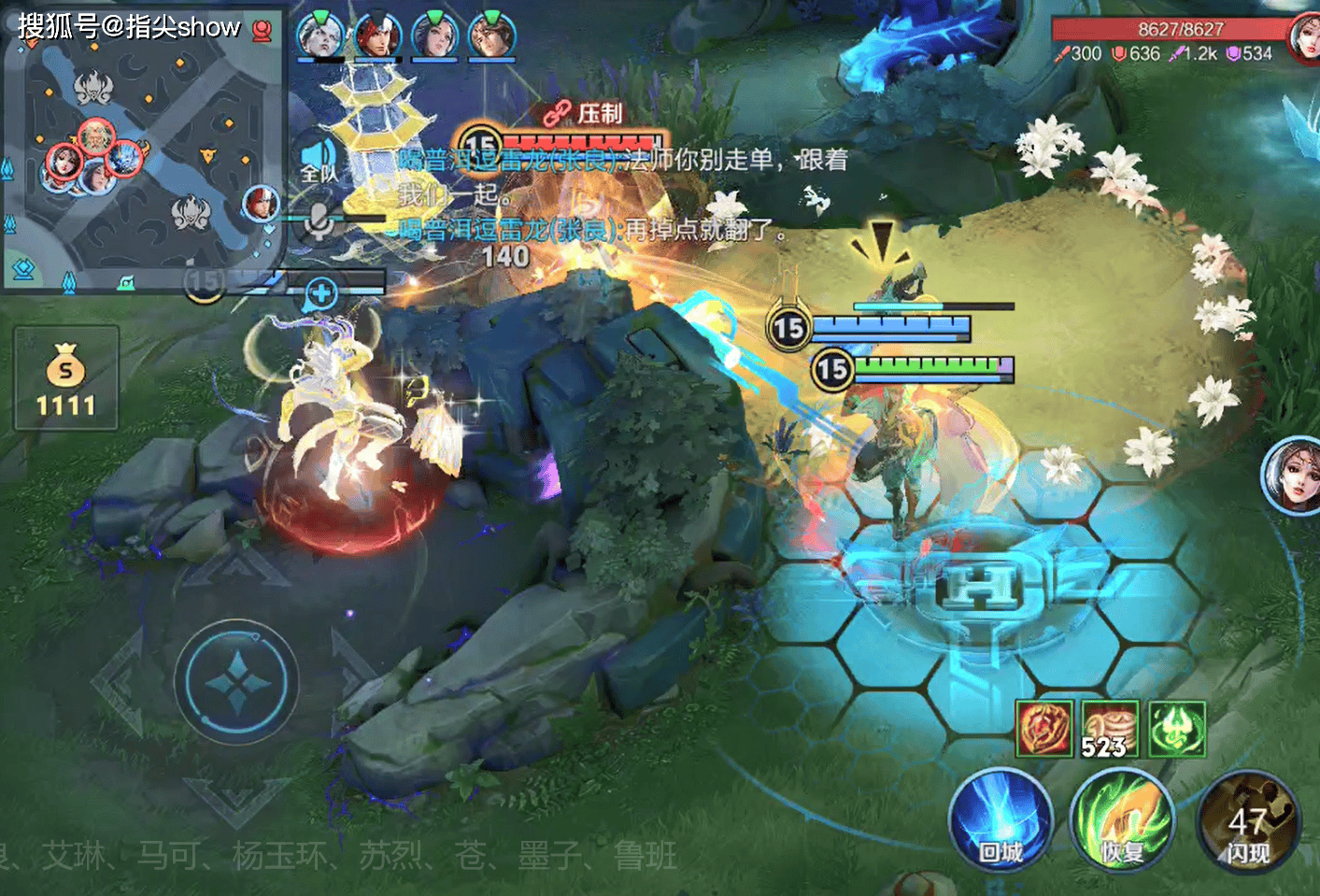Click the red camera icon on minimap corner
This screenshot has width=1320, height=896.
(x=263, y=31)
